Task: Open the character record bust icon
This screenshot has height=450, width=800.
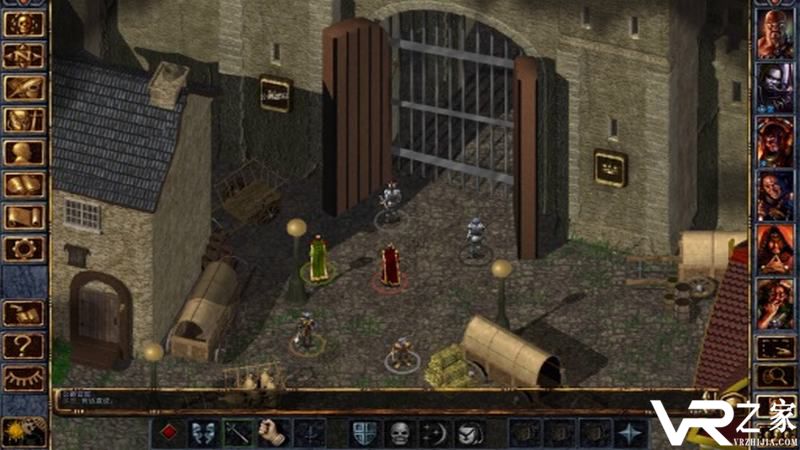Action: click(x=24, y=152)
